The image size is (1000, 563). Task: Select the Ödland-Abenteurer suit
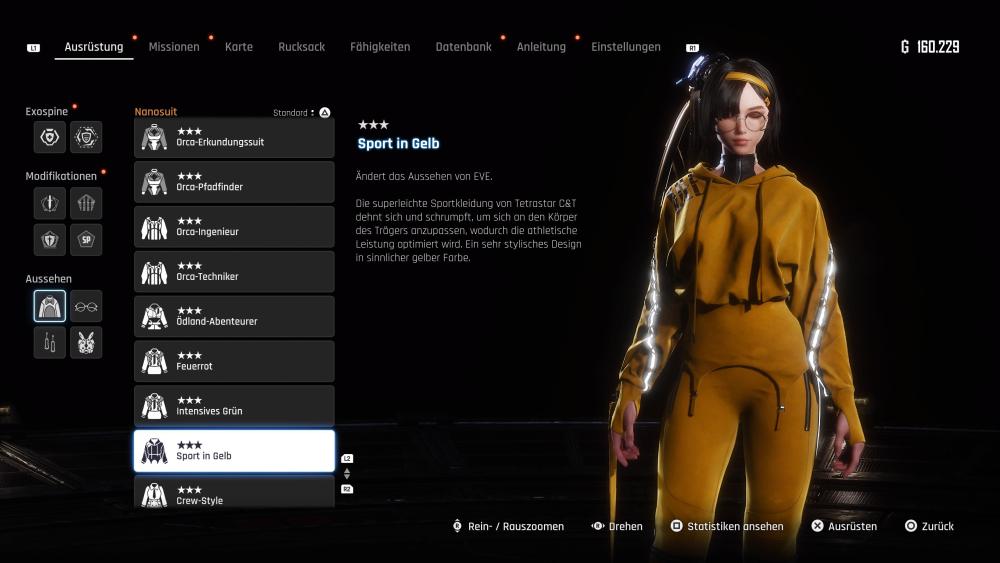coord(234,316)
